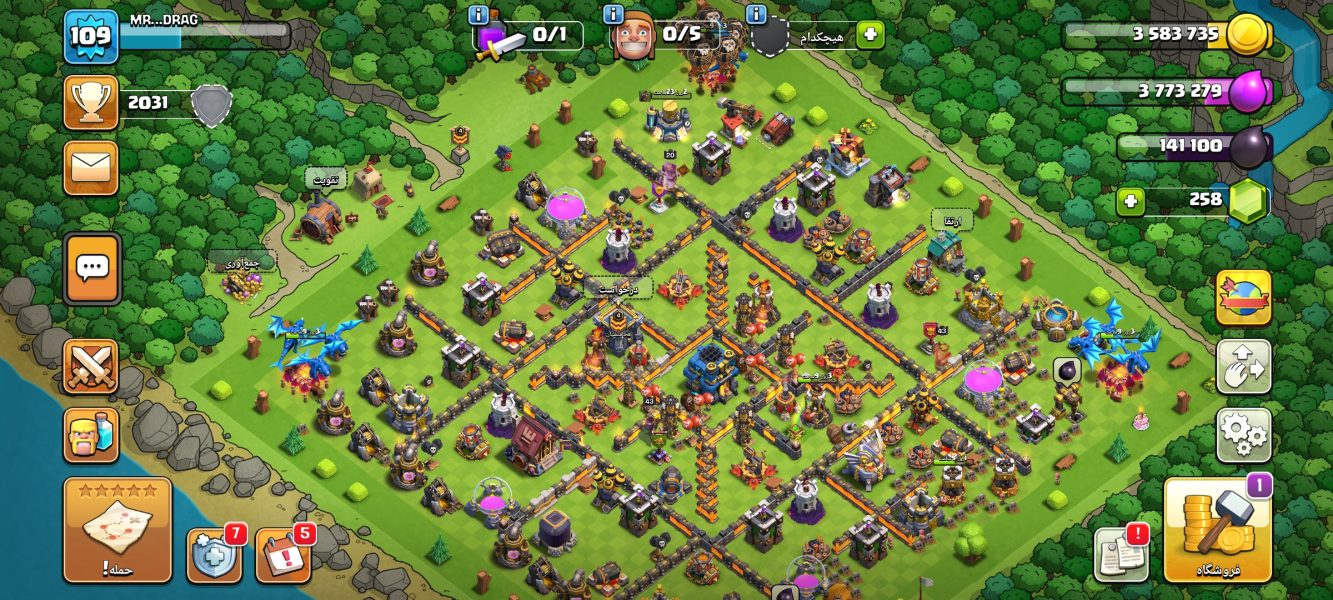Open the barbarian army overview button
This screenshot has width=1333, height=600.
coord(91,435)
